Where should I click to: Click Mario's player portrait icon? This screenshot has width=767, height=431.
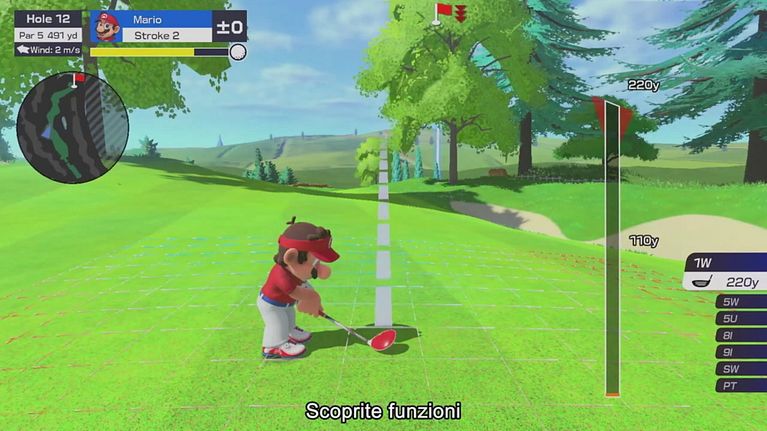pos(105,26)
